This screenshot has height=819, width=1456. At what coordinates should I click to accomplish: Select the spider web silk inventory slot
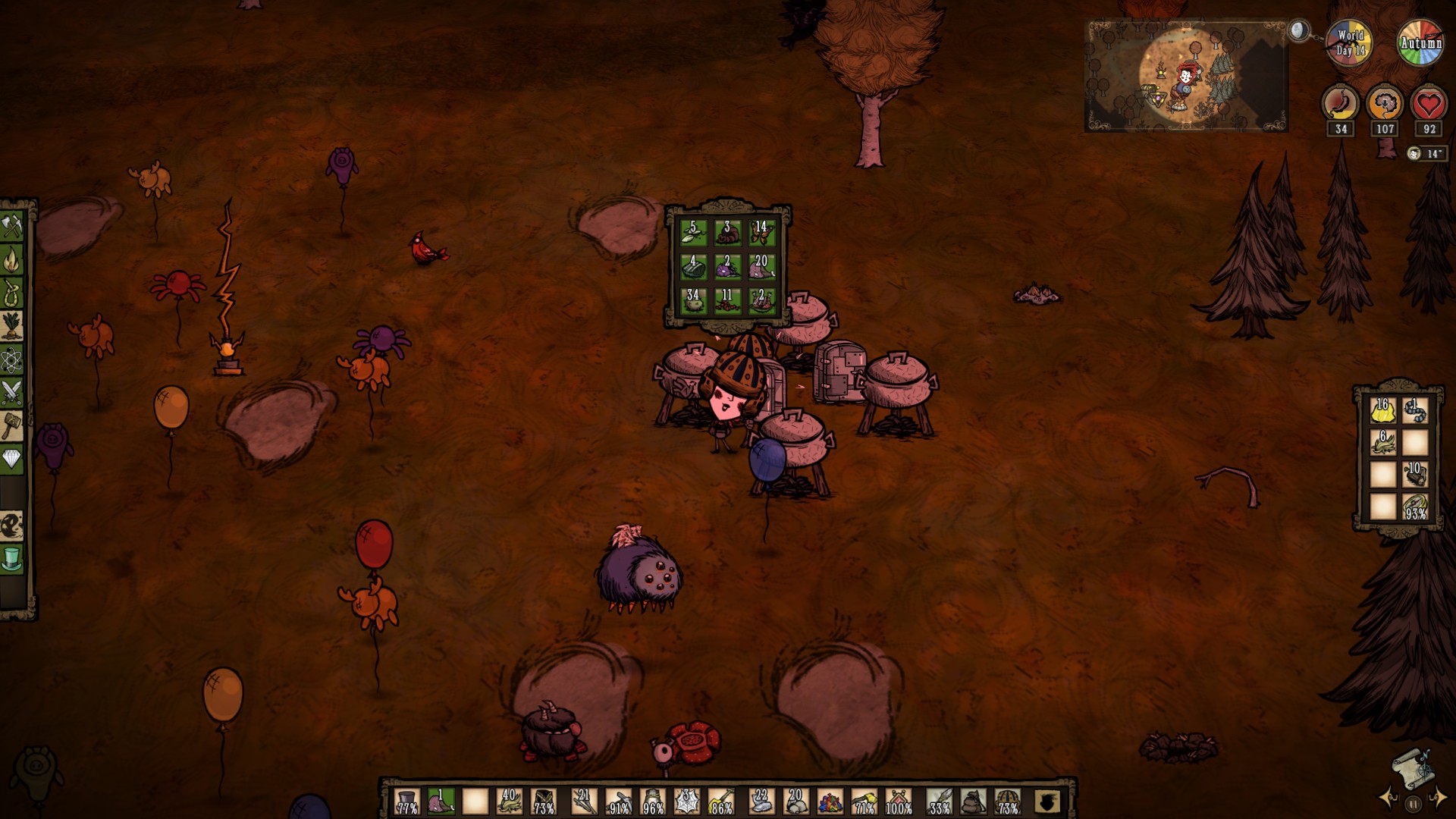pos(687,801)
